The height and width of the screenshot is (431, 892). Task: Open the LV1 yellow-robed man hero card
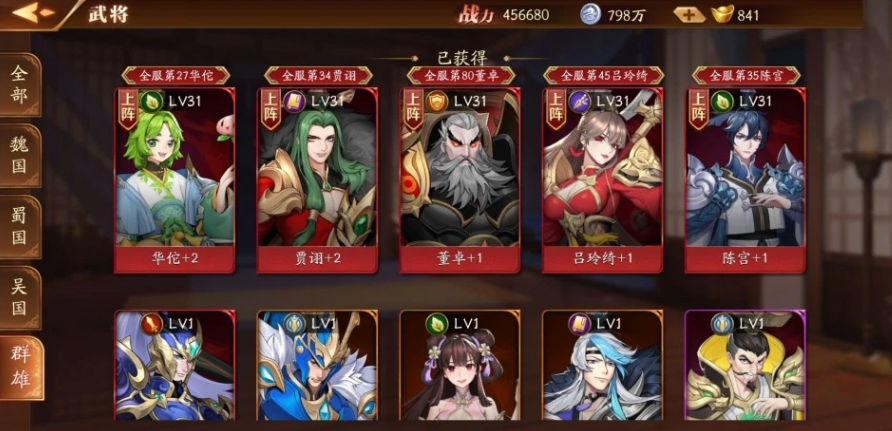click(x=745, y=367)
